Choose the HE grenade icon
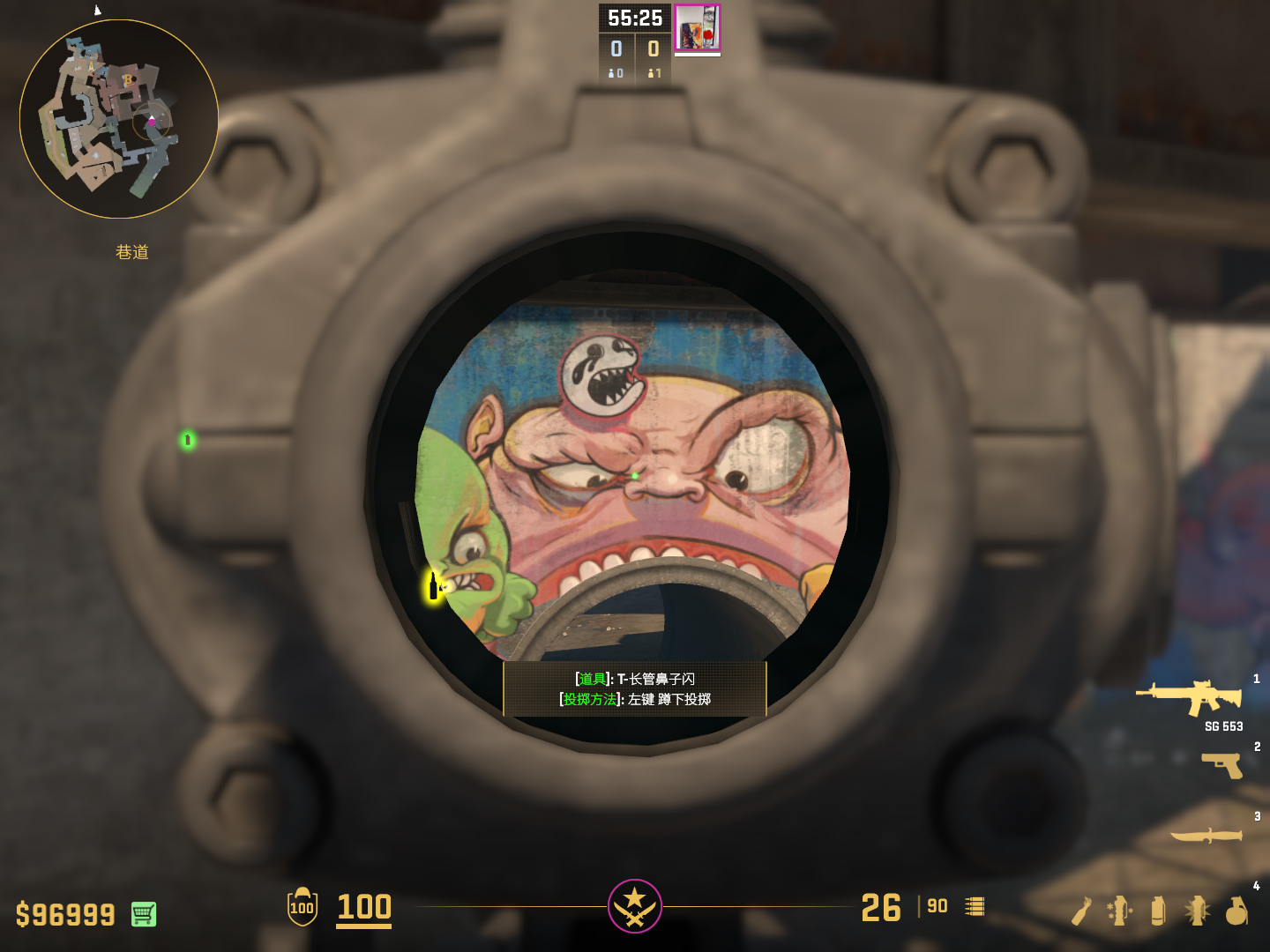1270x952 pixels. click(1236, 911)
